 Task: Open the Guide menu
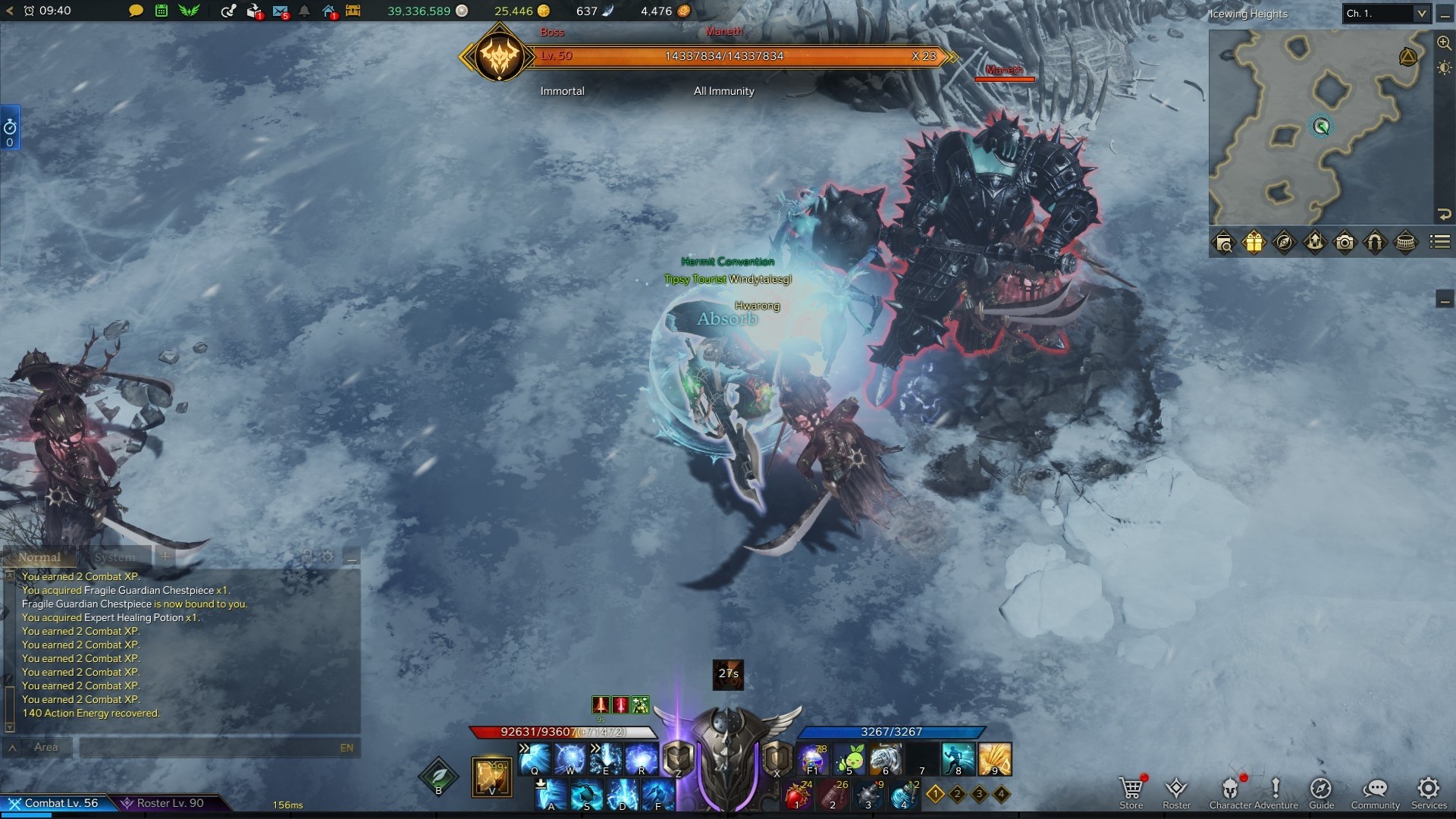coord(1321,789)
